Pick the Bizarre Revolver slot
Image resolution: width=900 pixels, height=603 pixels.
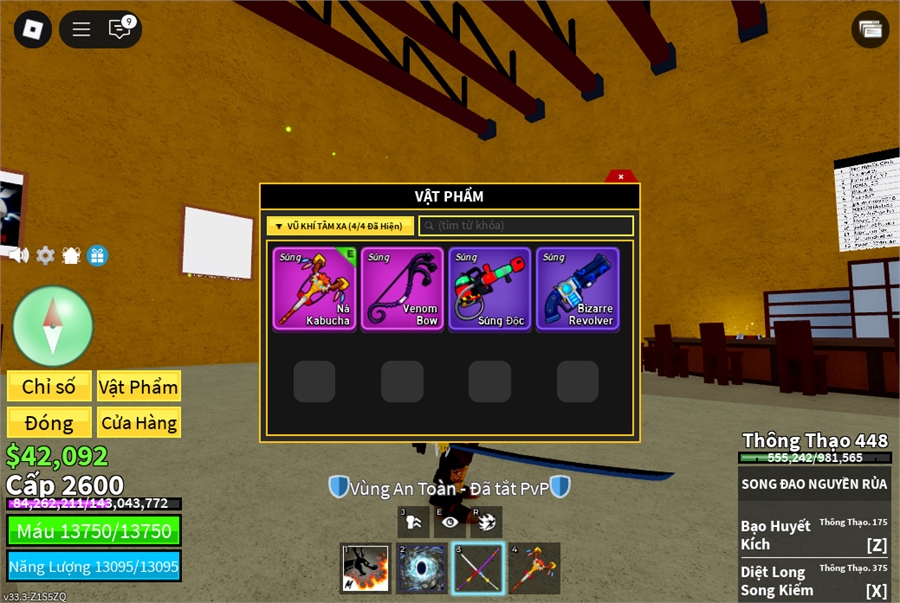tap(577, 288)
